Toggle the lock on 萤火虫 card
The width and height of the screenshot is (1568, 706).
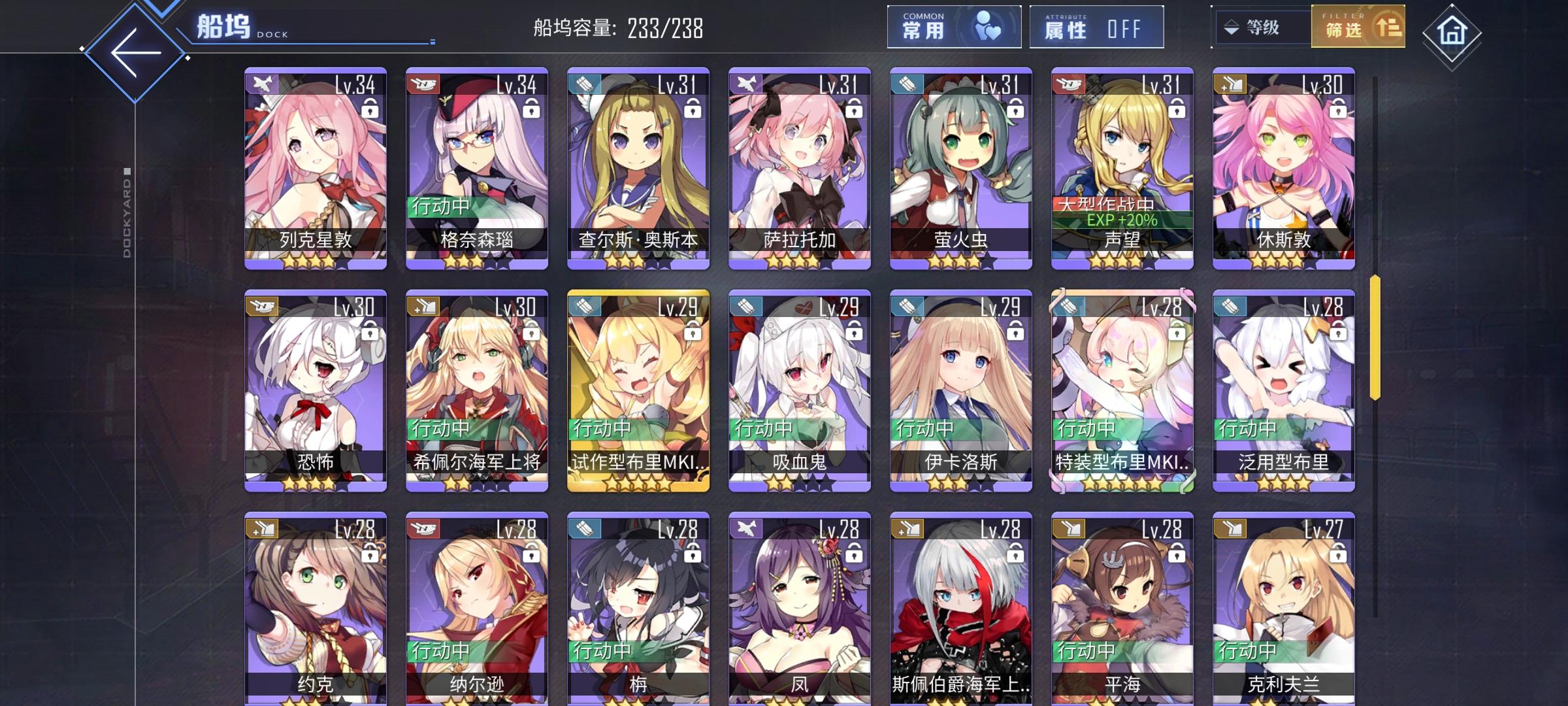[x=1015, y=109]
